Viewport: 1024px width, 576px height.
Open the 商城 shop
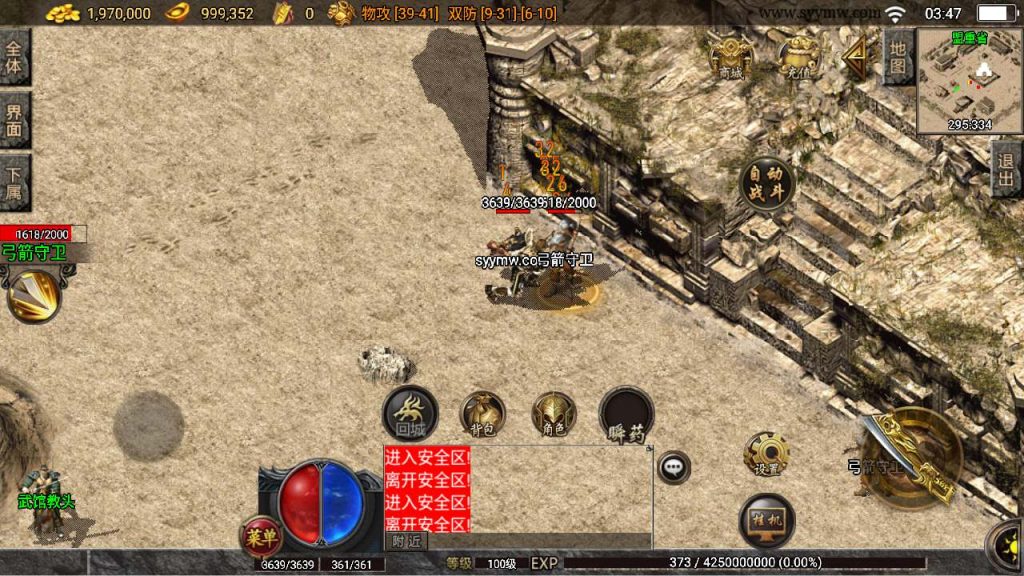point(730,56)
